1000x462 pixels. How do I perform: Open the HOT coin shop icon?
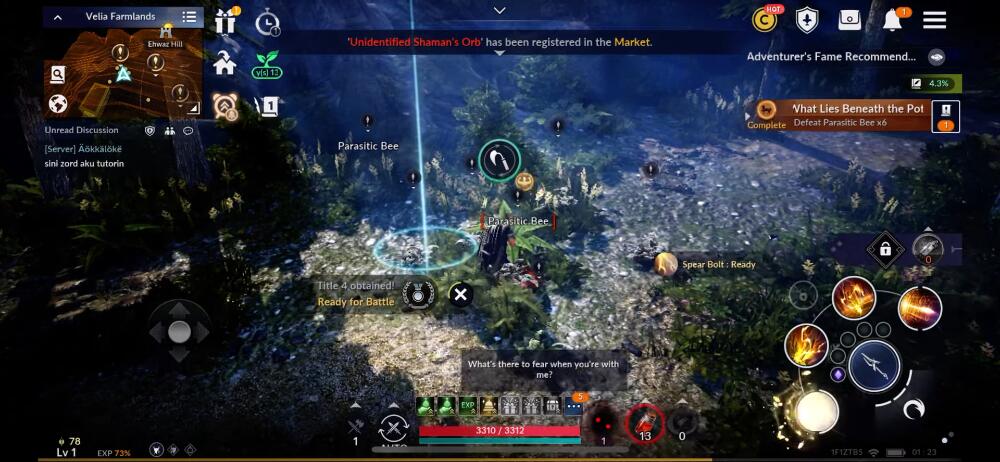pyautogui.click(x=767, y=19)
